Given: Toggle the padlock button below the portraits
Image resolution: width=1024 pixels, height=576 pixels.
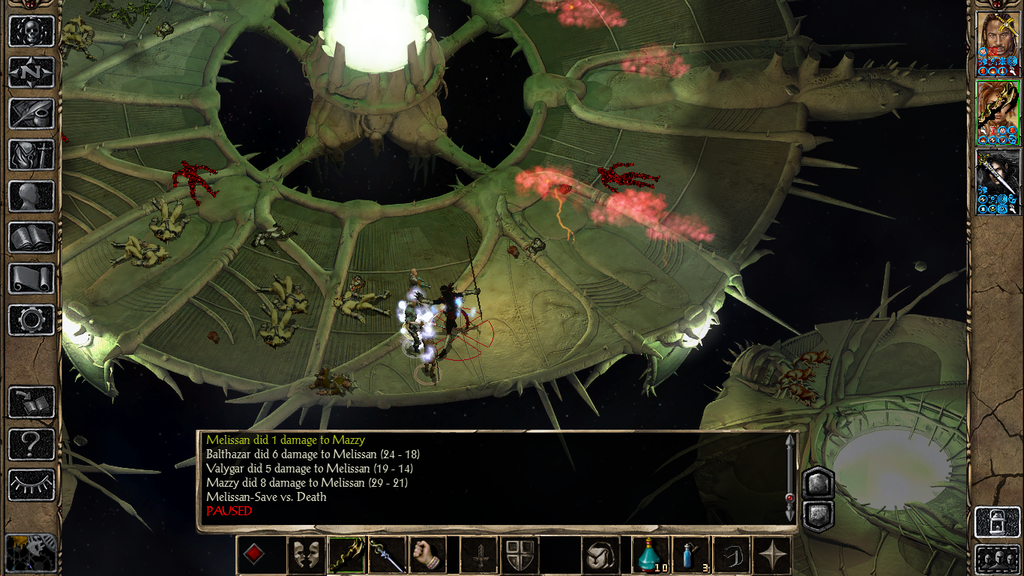Looking at the screenshot, I should 997,522.
